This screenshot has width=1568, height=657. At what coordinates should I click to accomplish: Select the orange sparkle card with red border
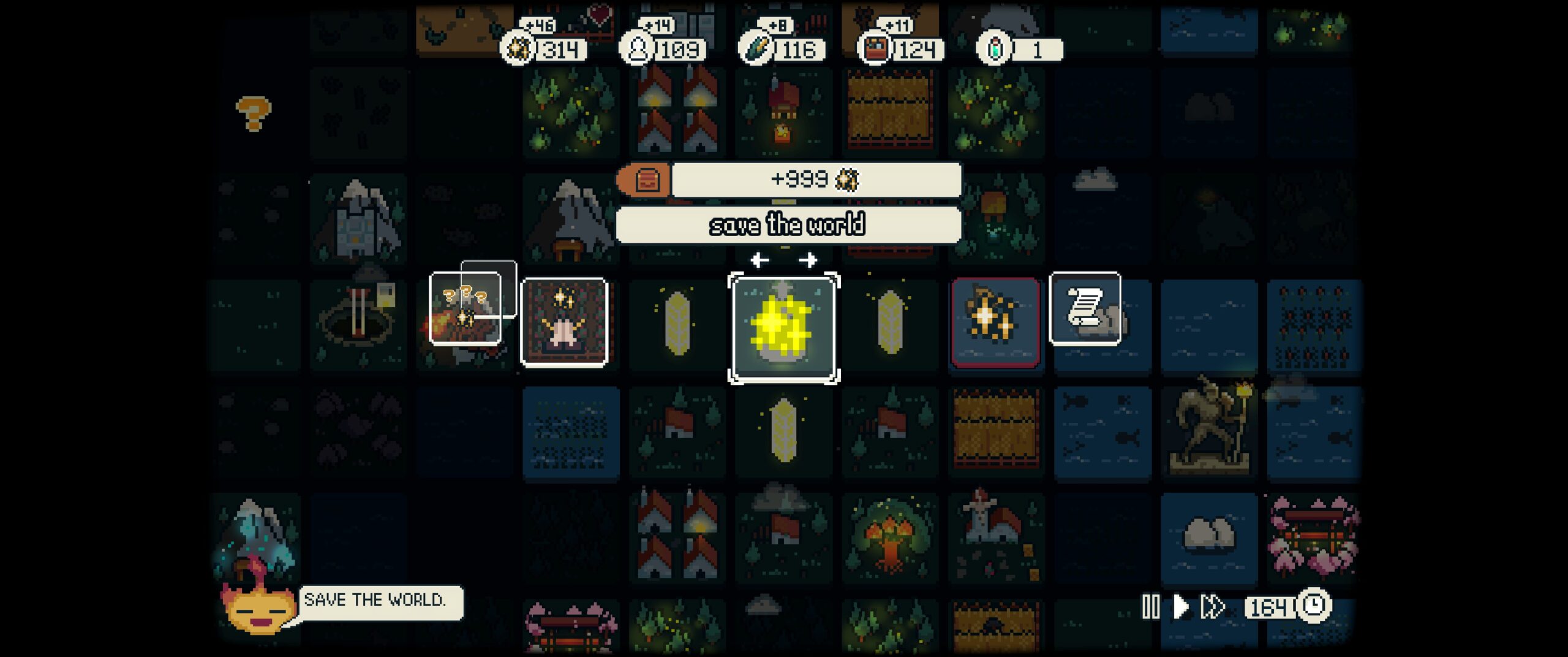995,322
